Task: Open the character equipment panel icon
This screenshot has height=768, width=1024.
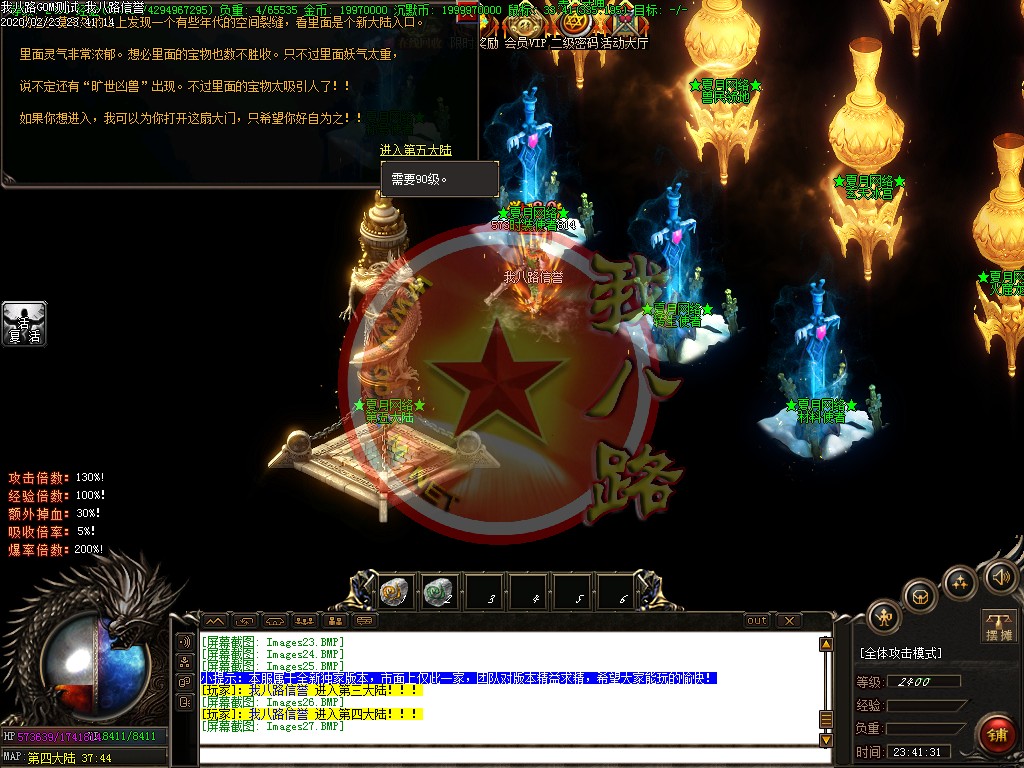Action: click(x=884, y=617)
